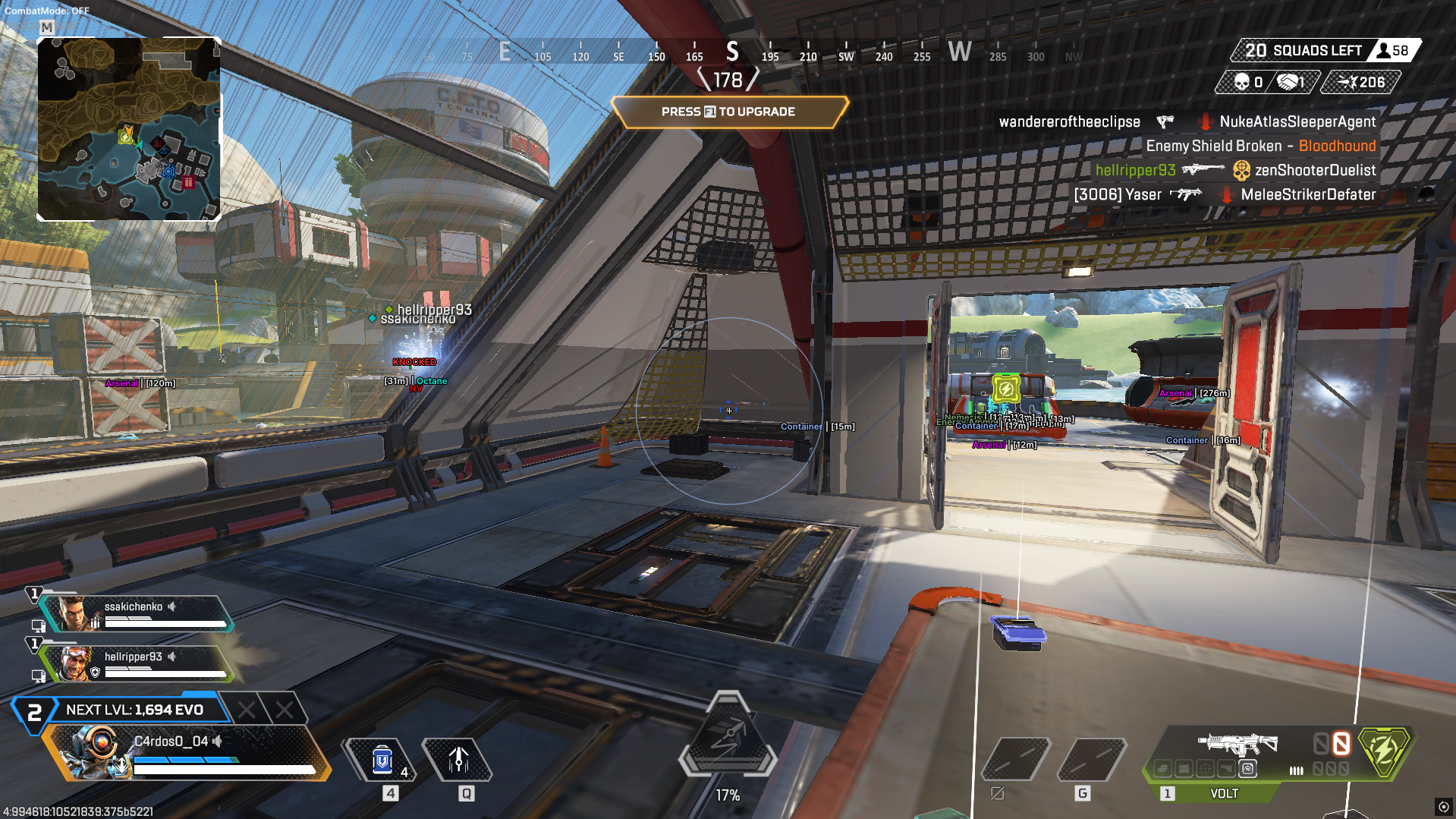Click the NukeAtlasSleeperAgent kill feed entry
Viewport: 1456px width, 819px height.
[1297, 121]
